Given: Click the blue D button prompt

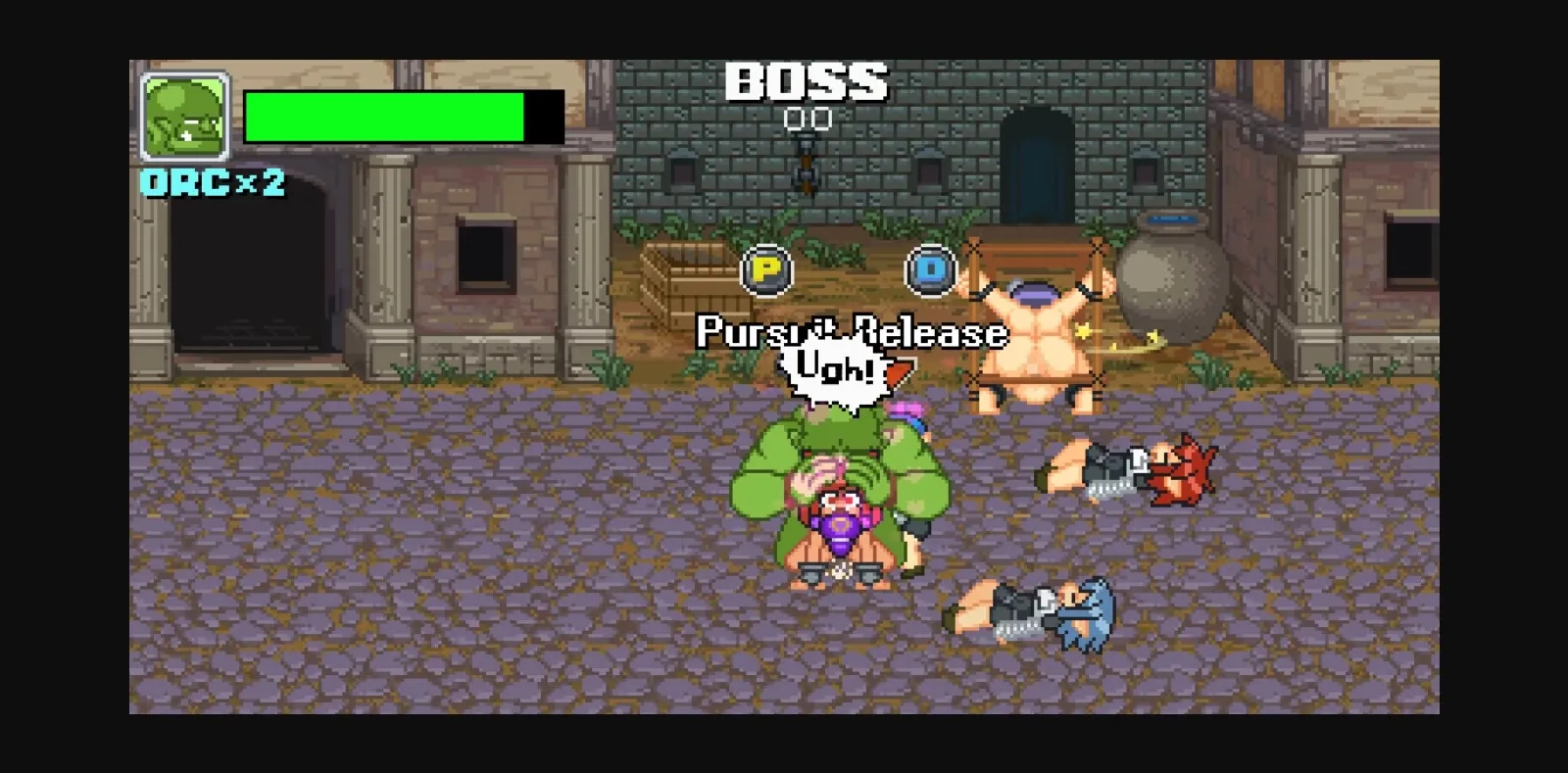Looking at the screenshot, I should point(932,270).
